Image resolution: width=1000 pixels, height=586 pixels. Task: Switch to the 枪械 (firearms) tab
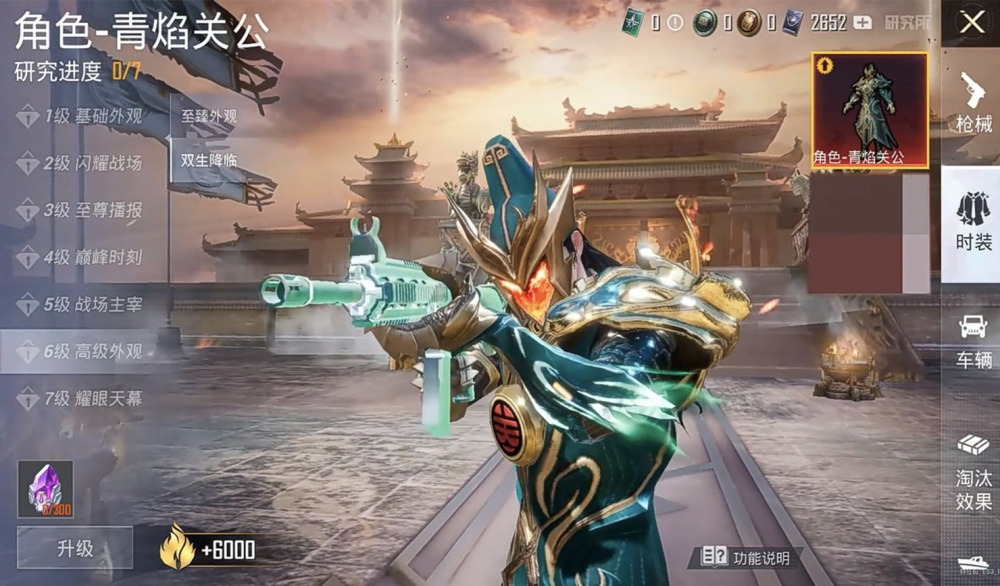coord(972,104)
